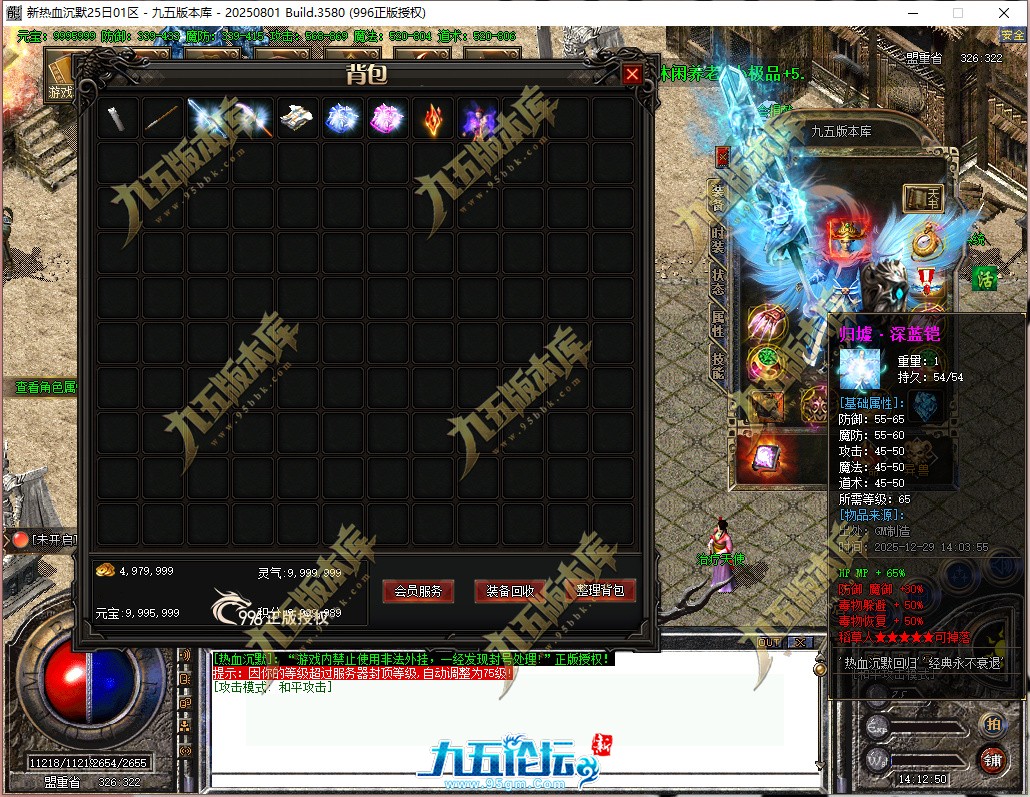Select the grey scroll item in bag

pyautogui.click(x=118, y=119)
